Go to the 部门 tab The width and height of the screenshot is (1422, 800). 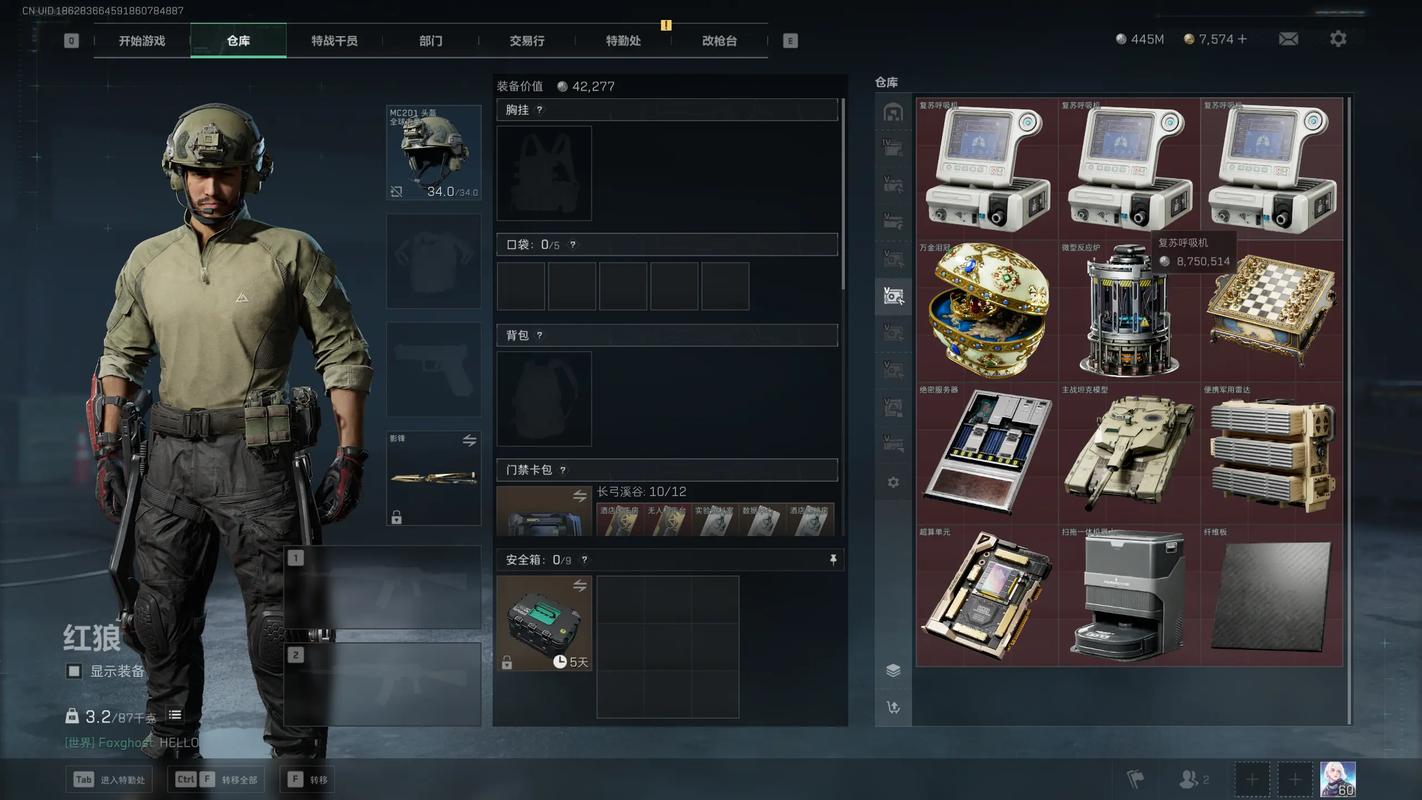coord(431,41)
